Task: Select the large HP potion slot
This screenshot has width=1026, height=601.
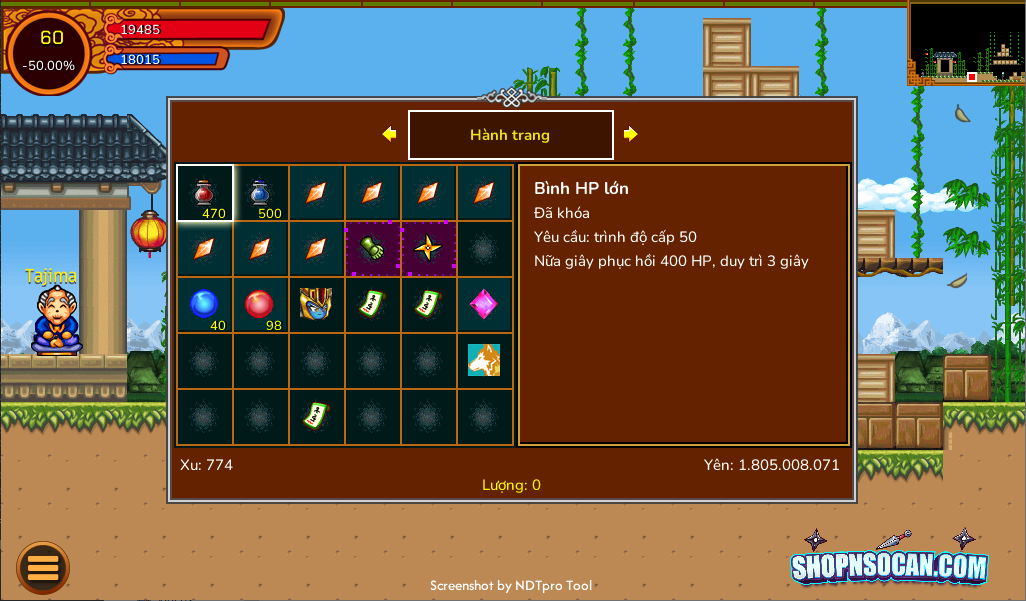Action: pos(205,193)
